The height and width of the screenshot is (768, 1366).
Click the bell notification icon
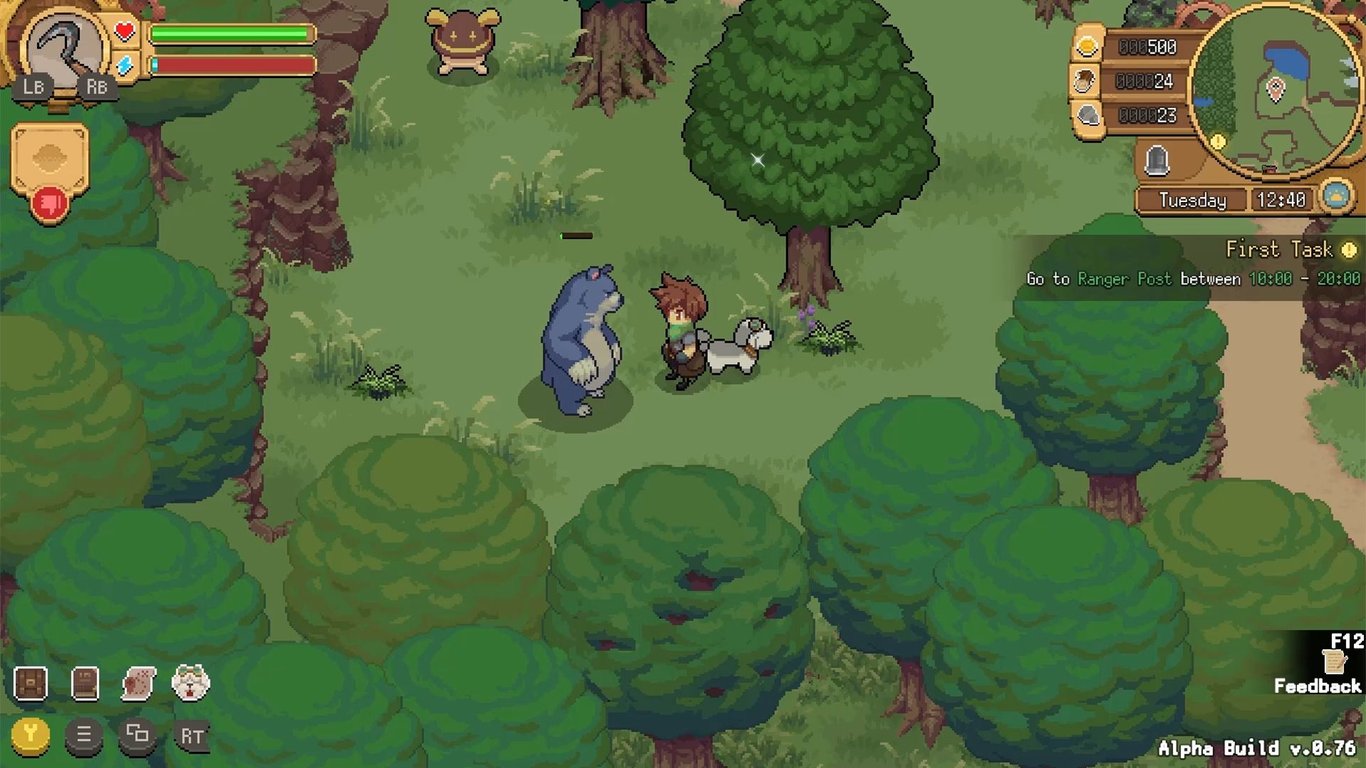(1156, 160)
